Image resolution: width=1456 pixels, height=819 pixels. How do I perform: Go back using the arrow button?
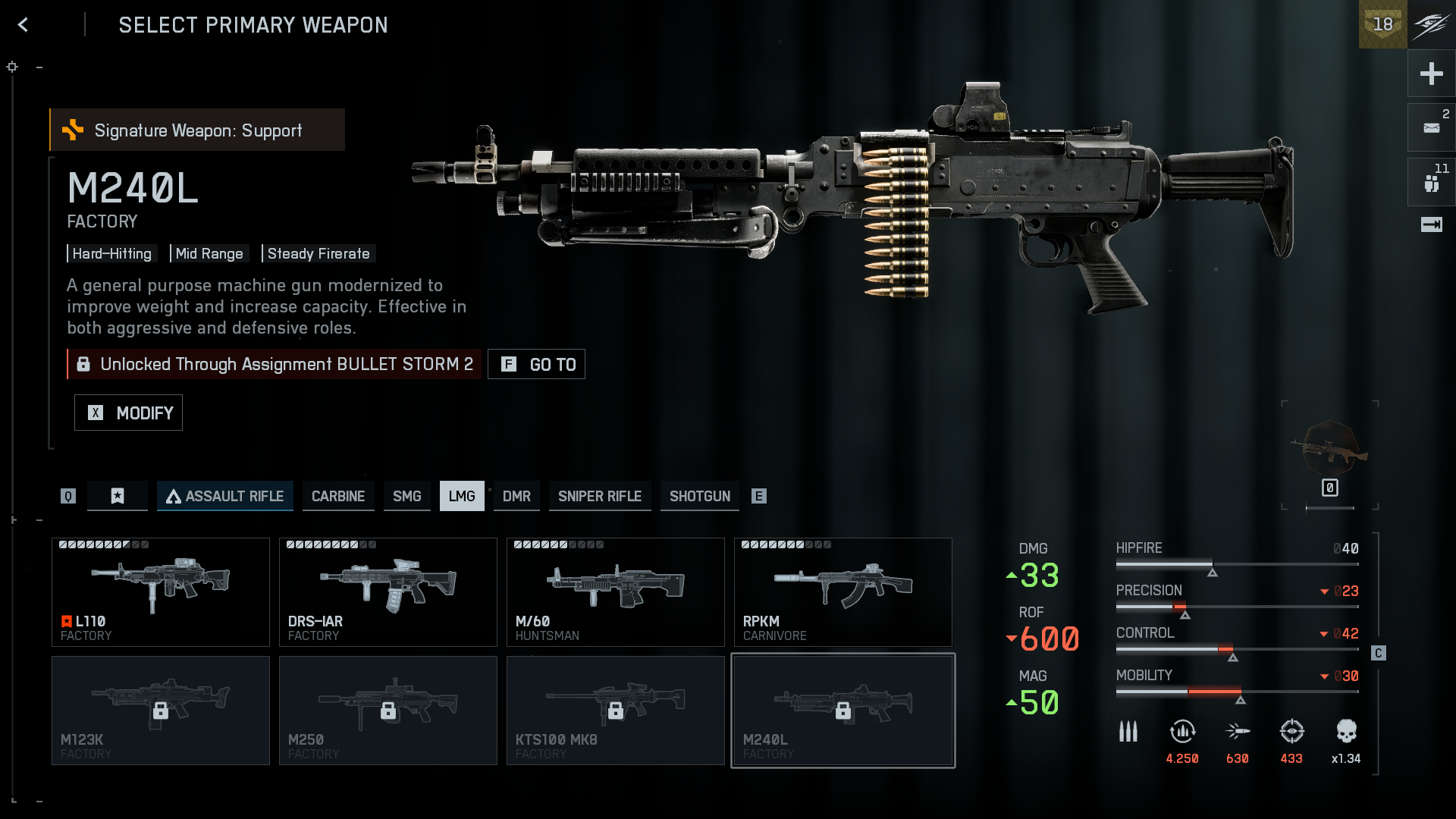click(x=24, y=25)
